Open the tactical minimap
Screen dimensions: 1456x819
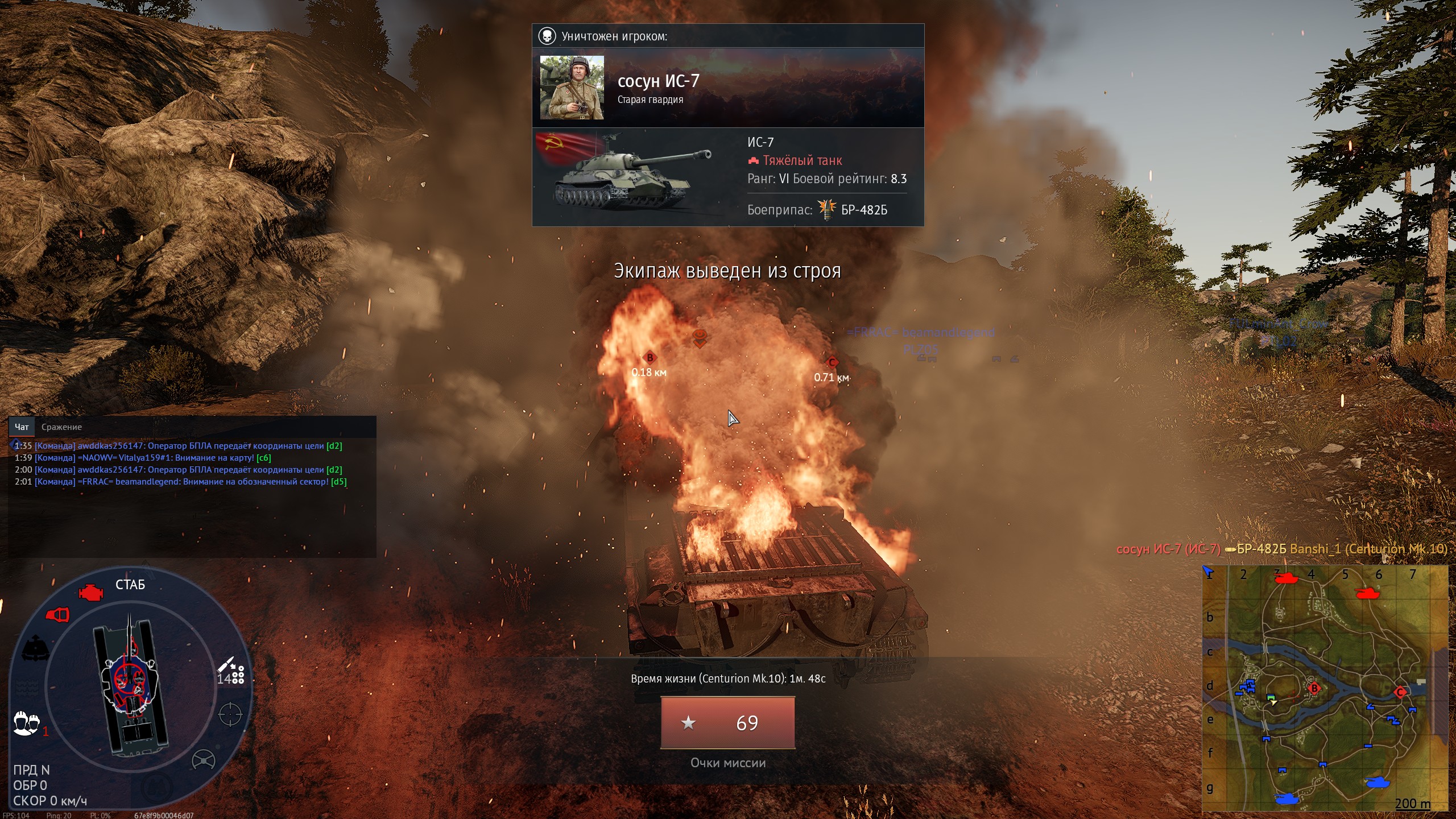coord(1325,688)
